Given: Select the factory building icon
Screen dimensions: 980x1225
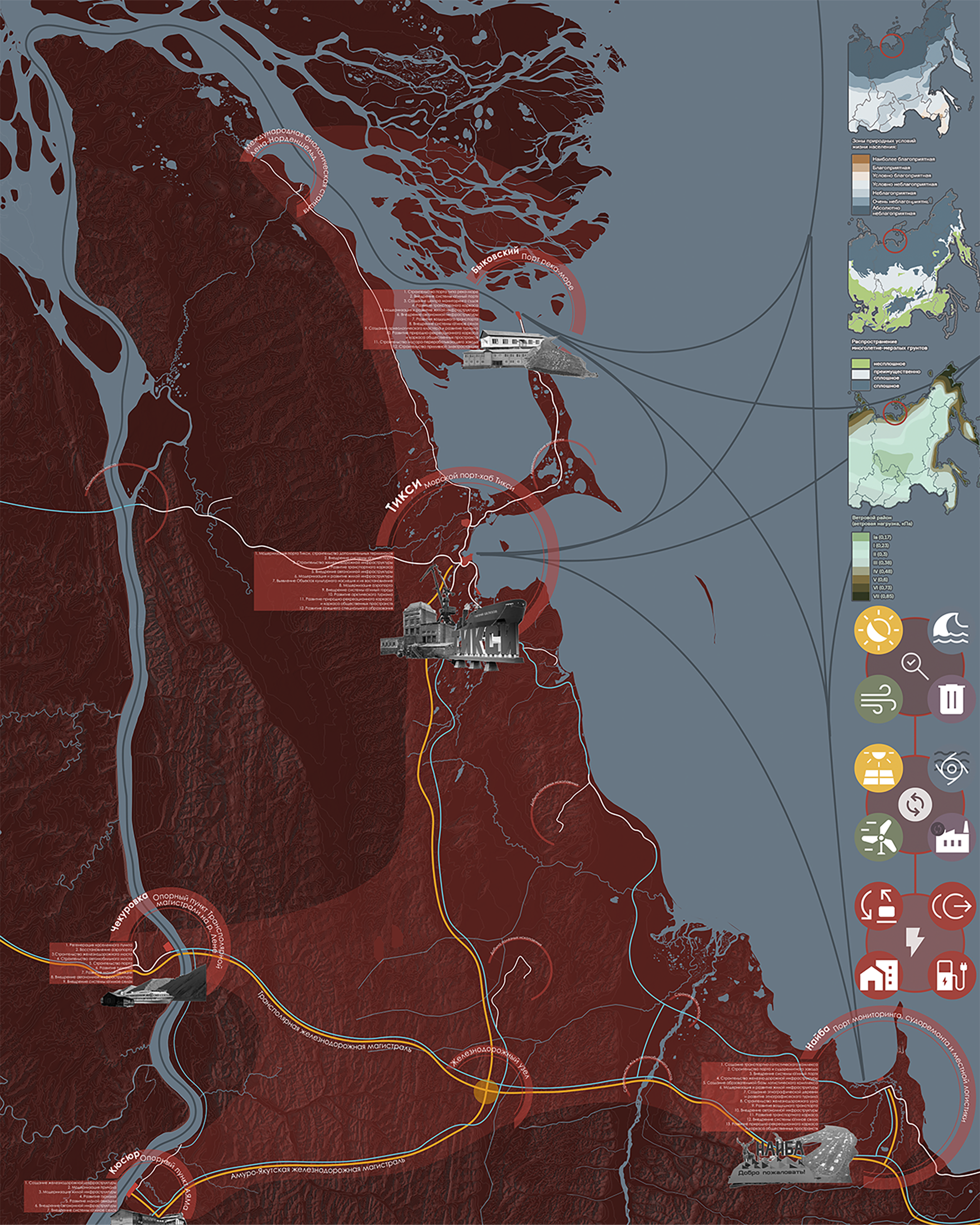Looking at the screenshot, I should point(952,837).
